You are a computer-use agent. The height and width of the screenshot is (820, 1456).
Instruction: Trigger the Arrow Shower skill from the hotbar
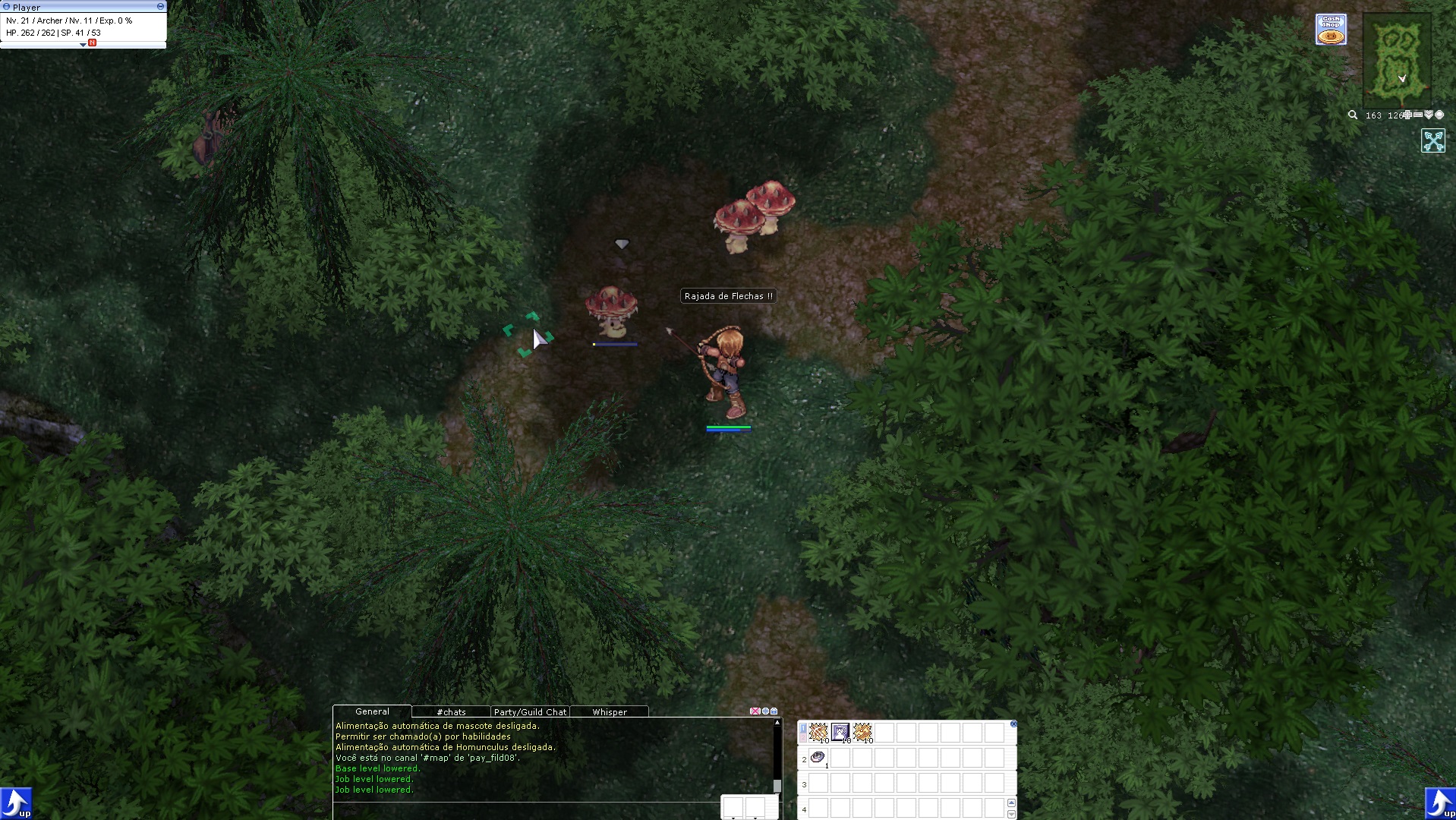862,733
